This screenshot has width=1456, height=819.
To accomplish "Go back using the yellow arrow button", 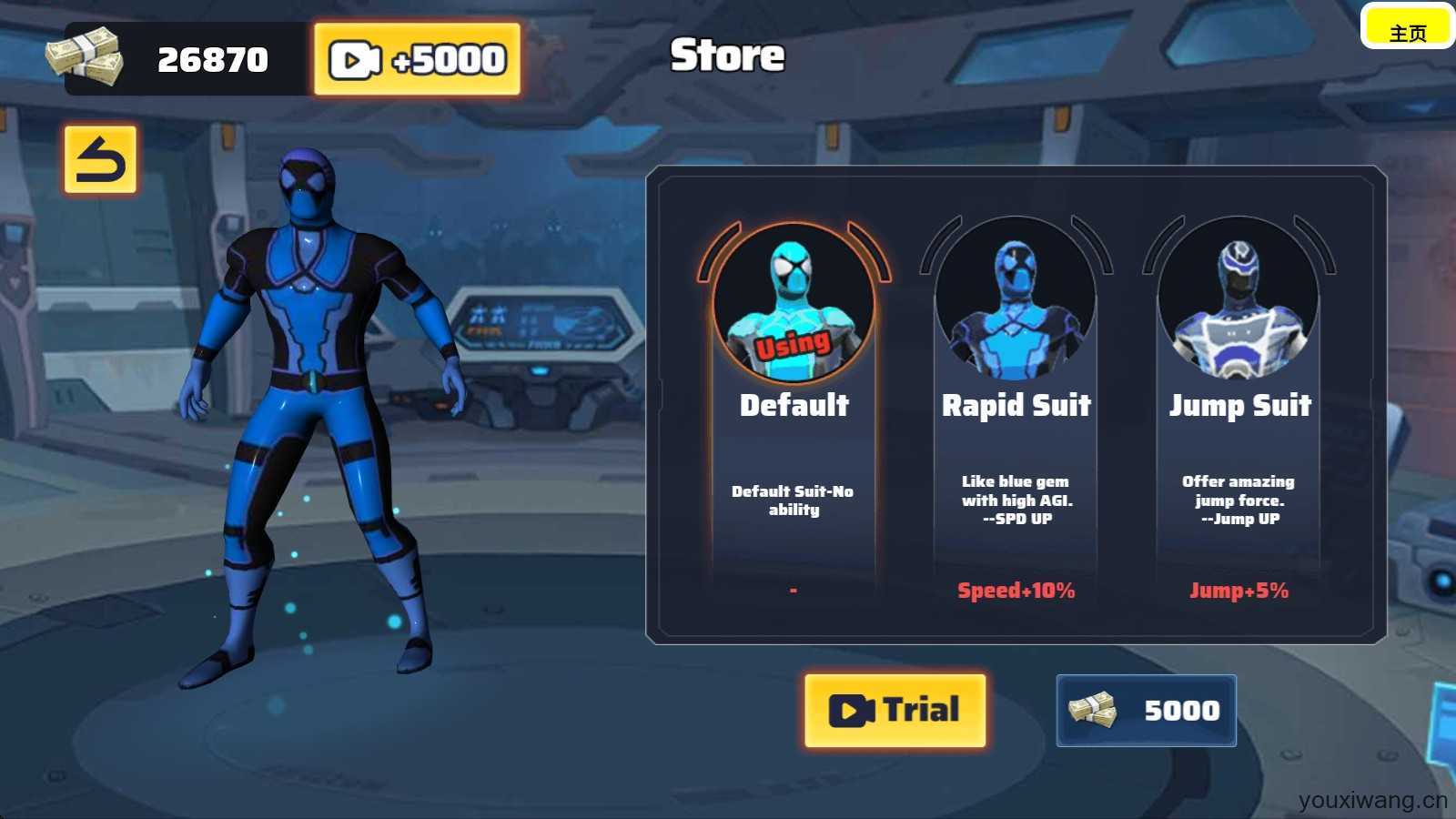I will coord(100,160).
